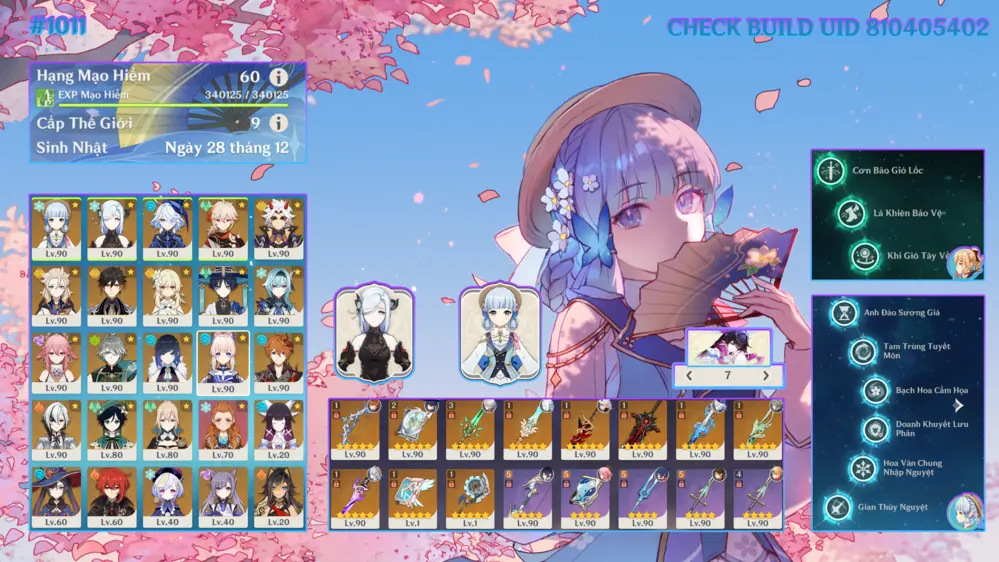
Task: Open the info icon beside Cấp Thế Giới
Action: point(278,123)
